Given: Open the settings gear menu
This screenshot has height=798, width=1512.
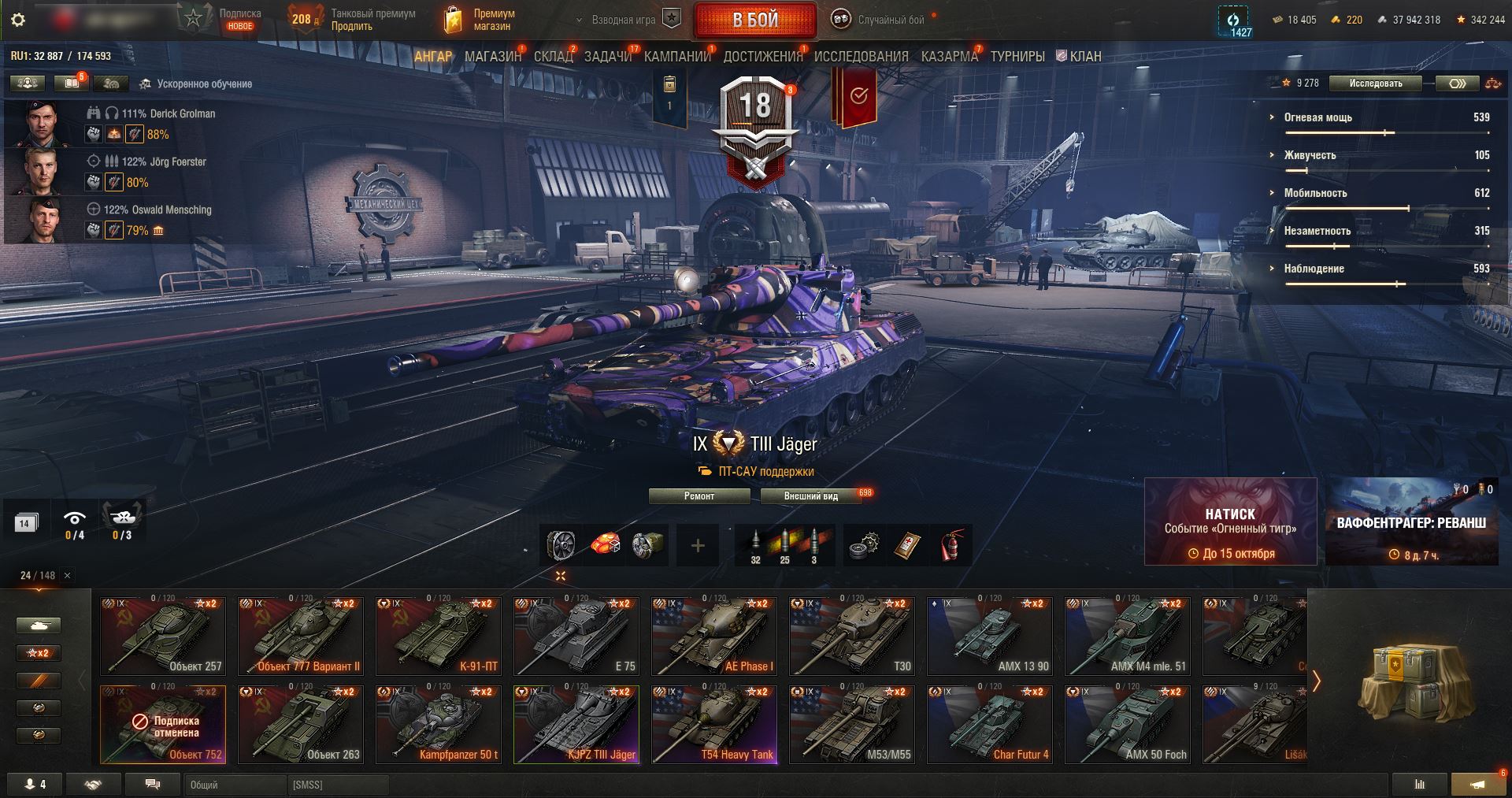Looking at the screenshot, I should [18, 20].
